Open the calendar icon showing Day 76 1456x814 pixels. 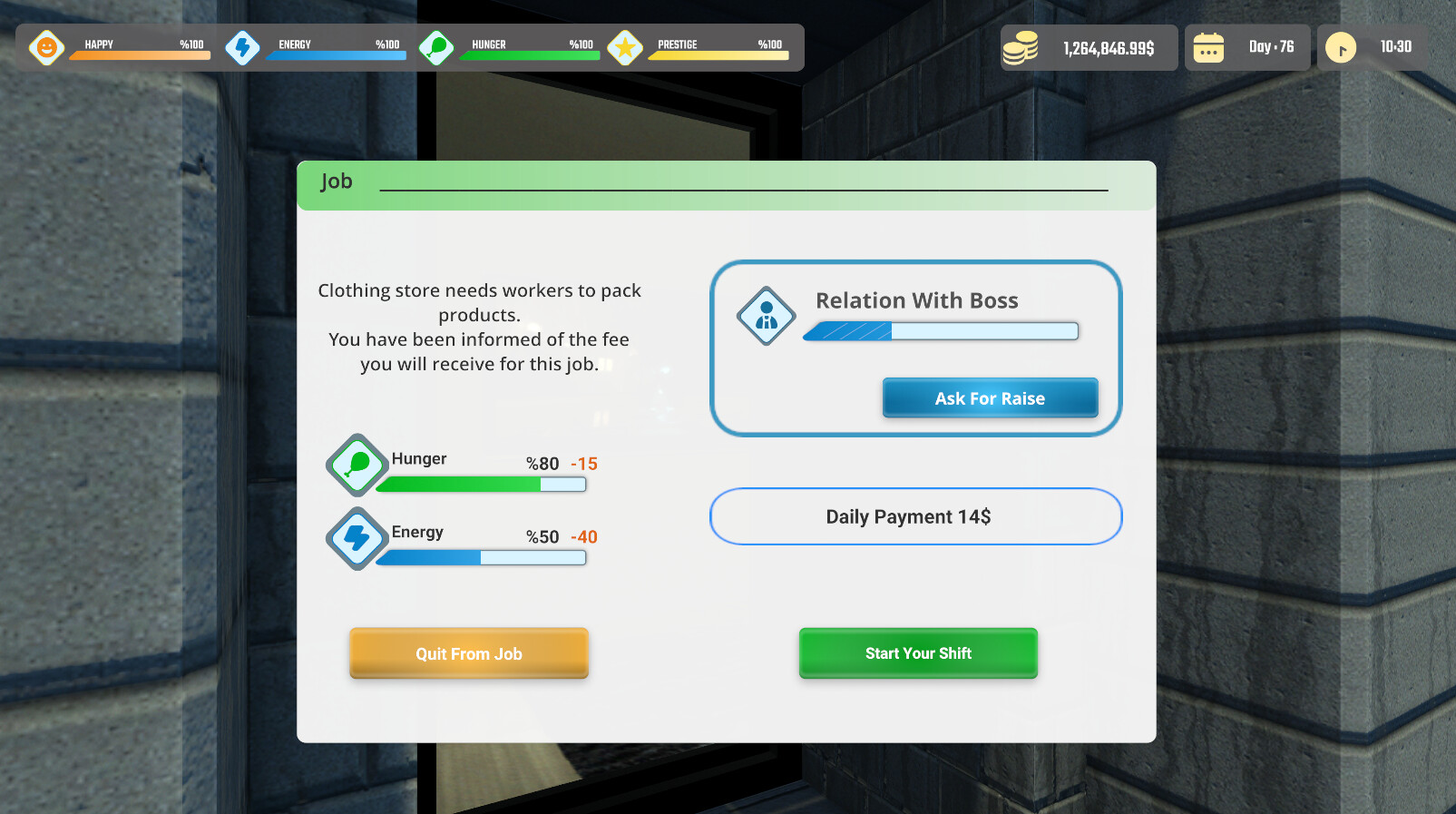1209,47
